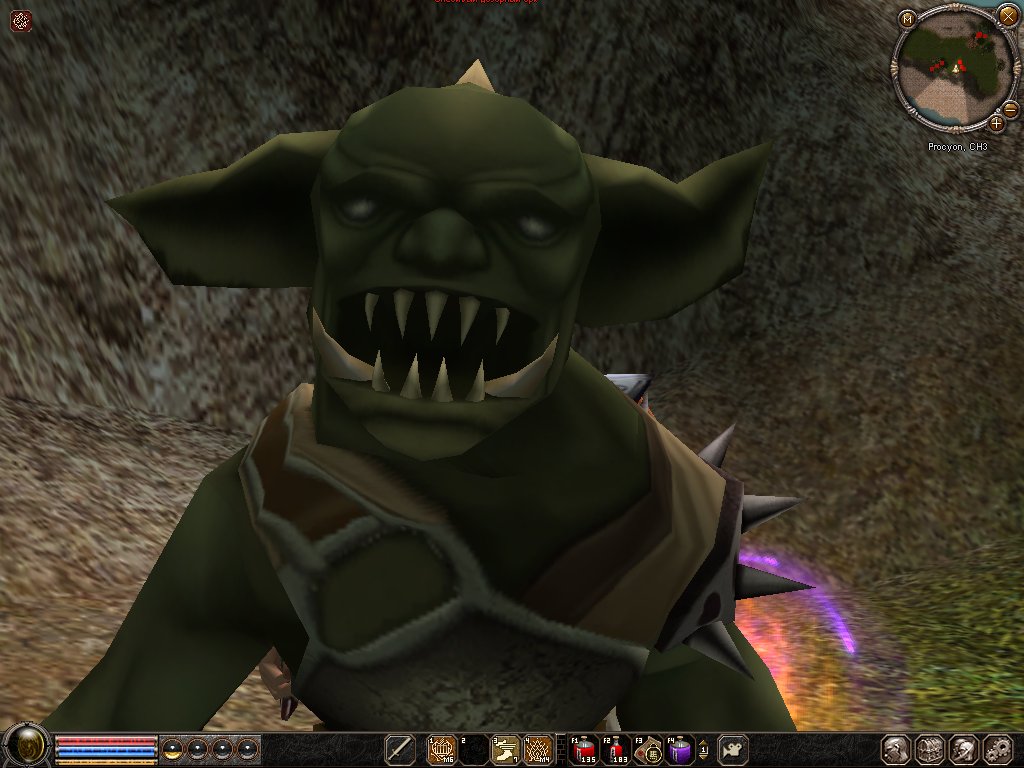Activate the skill in quickslot 3
This screenshot has height=768, width=1024.
tap(506, 749)
